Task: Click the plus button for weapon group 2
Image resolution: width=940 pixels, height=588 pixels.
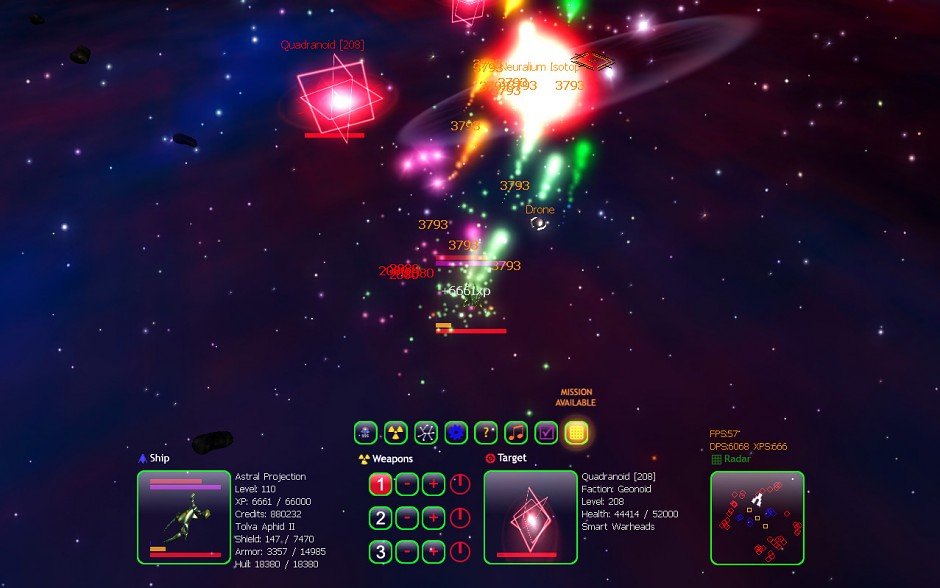Action: 433,518
